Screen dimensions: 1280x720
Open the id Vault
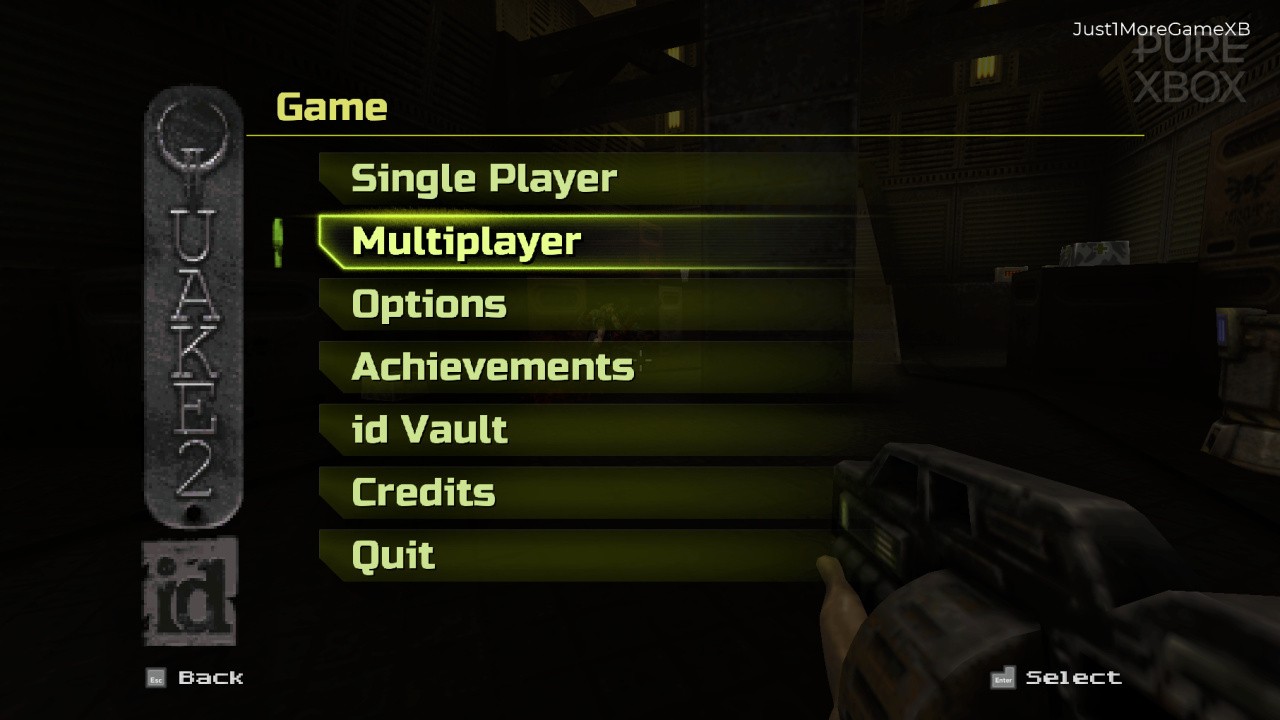click(x=428, y=429)
